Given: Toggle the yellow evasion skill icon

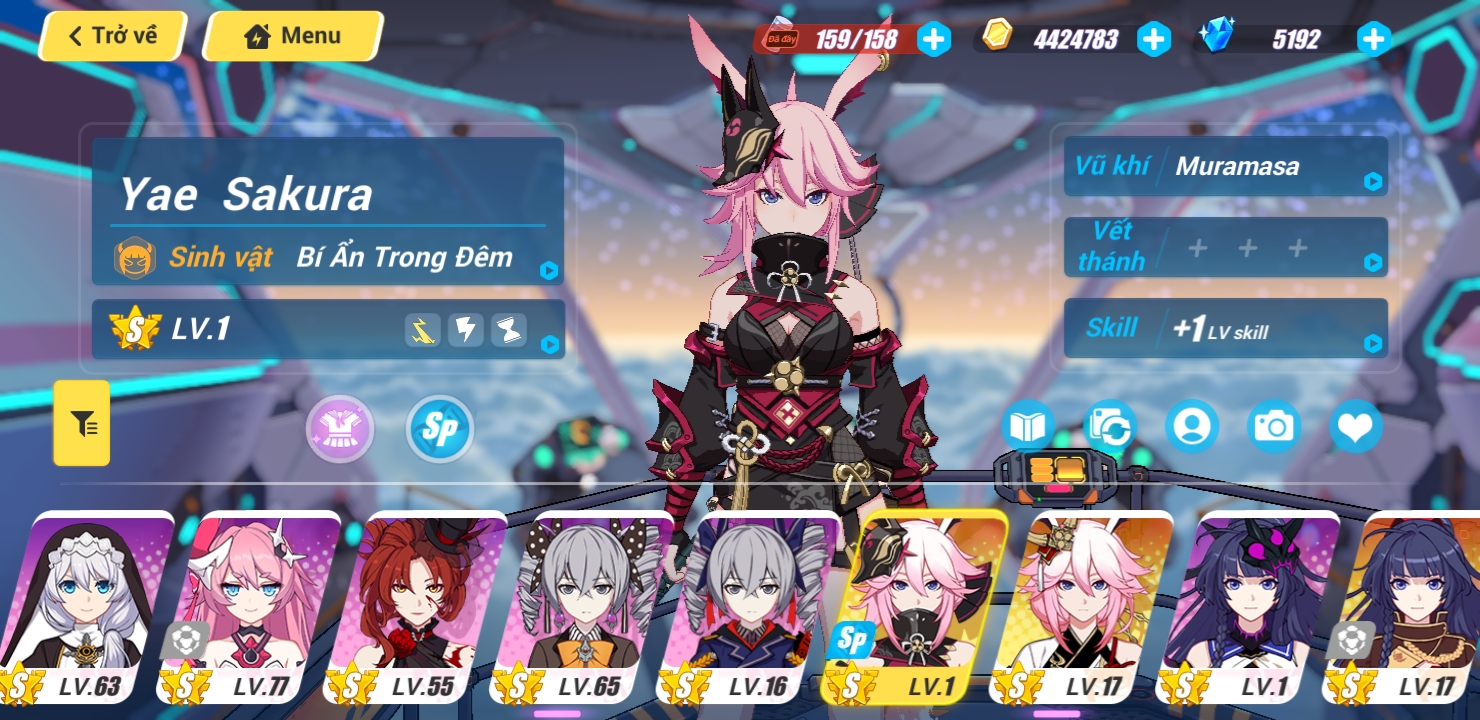Looking at the screenshot, I should click(x=422, y=330).
